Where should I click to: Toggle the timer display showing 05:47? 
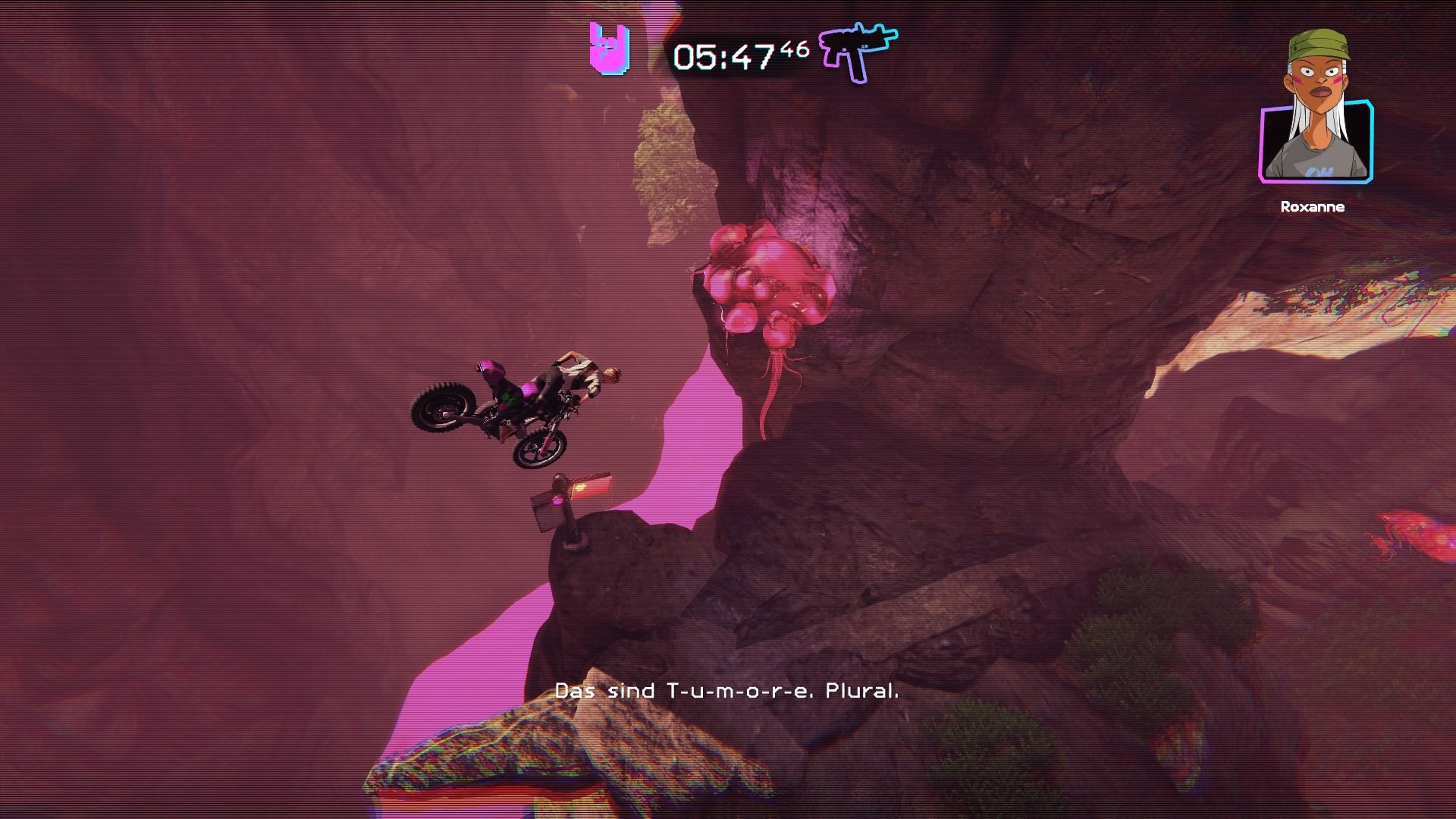click(728, 57)
